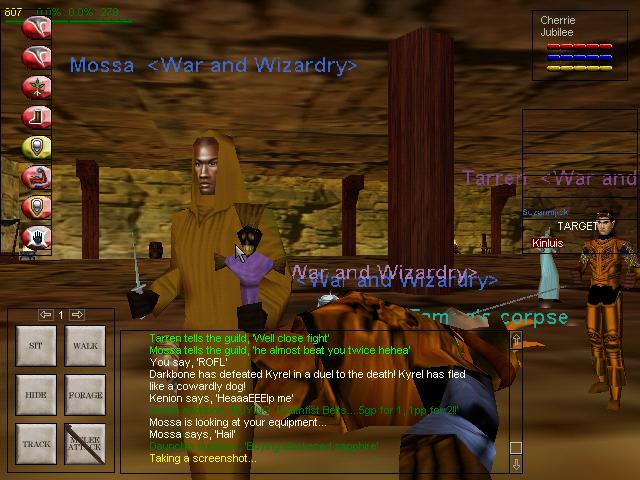This screenshot has width=640, height=480.
Task: Select the flexed arm strength buff icon
Action: click(37, 177)
